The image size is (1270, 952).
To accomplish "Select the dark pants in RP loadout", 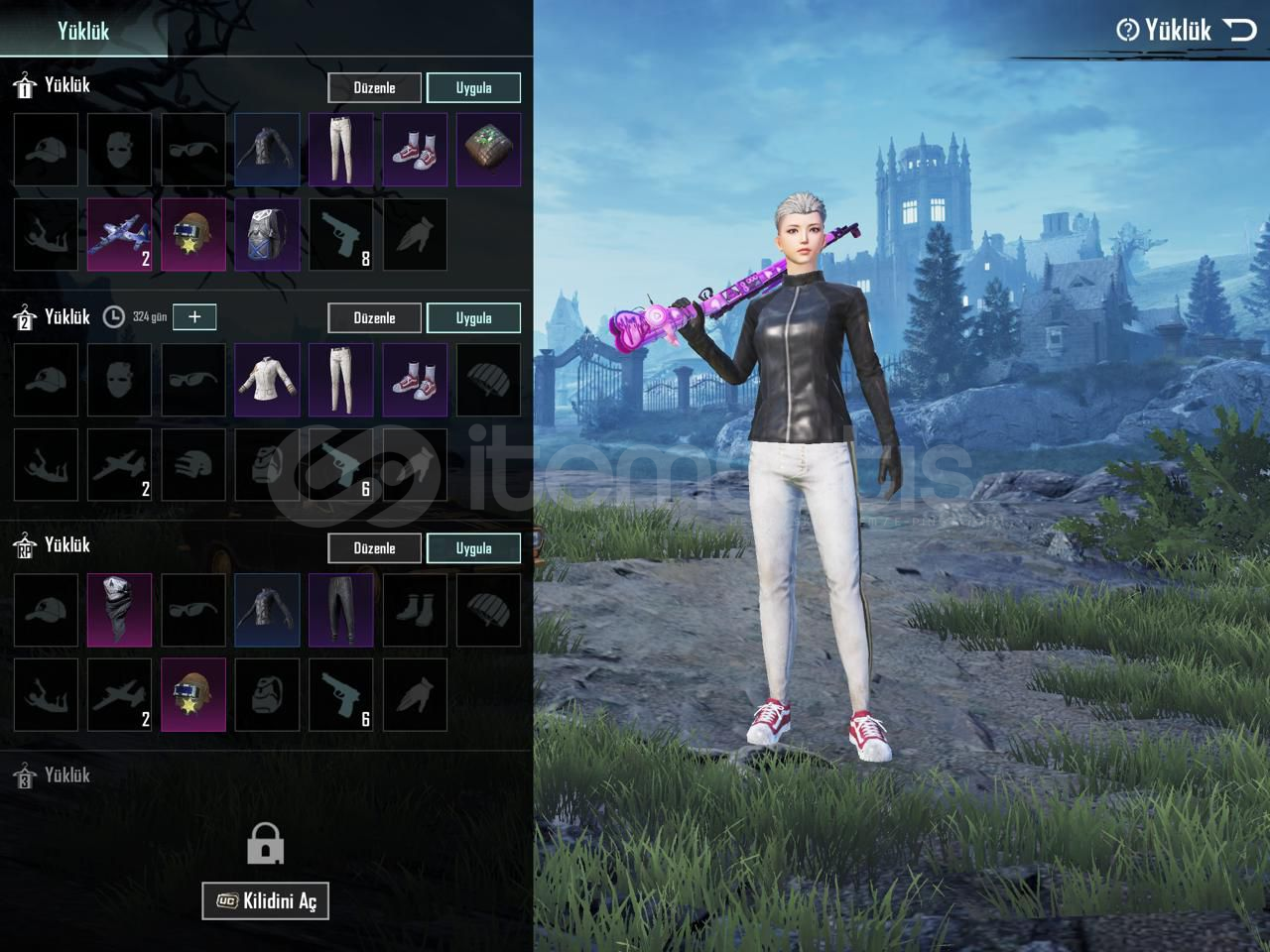I will tap(340, 610).
